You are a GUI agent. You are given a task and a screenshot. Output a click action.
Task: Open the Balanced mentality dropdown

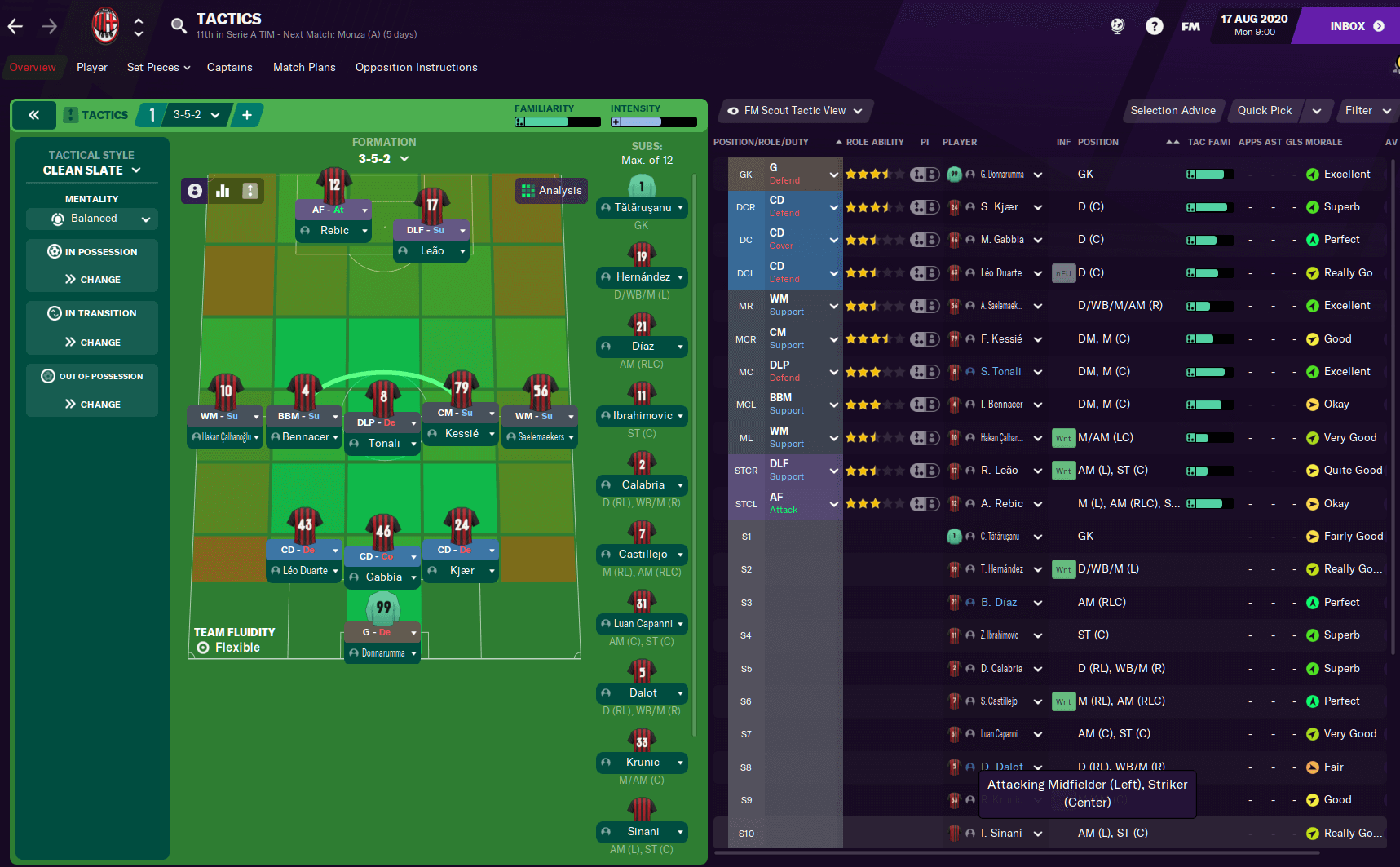point(91,219)
